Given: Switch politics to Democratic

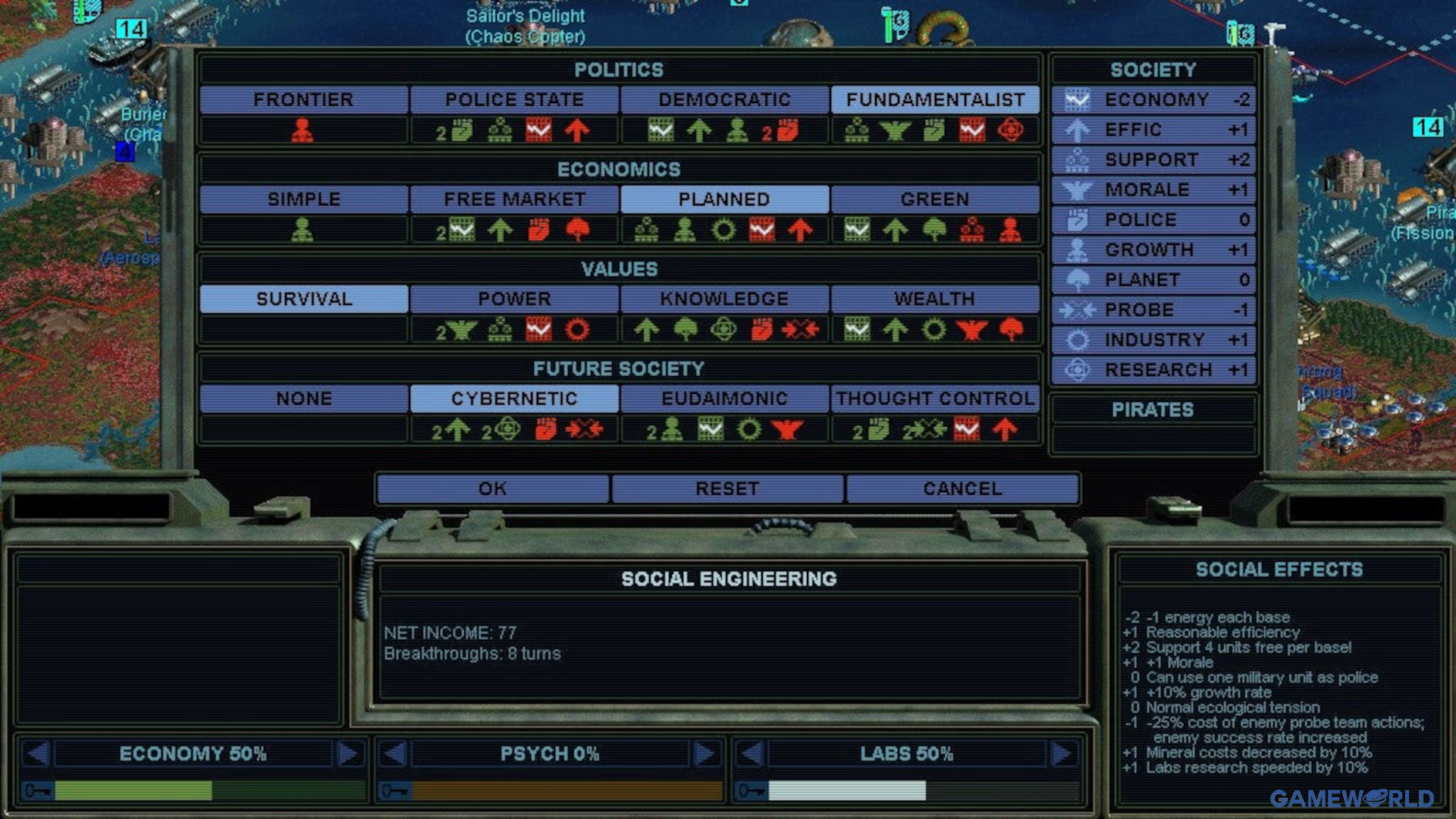Looking at the screenshot, I should (724, 100).
